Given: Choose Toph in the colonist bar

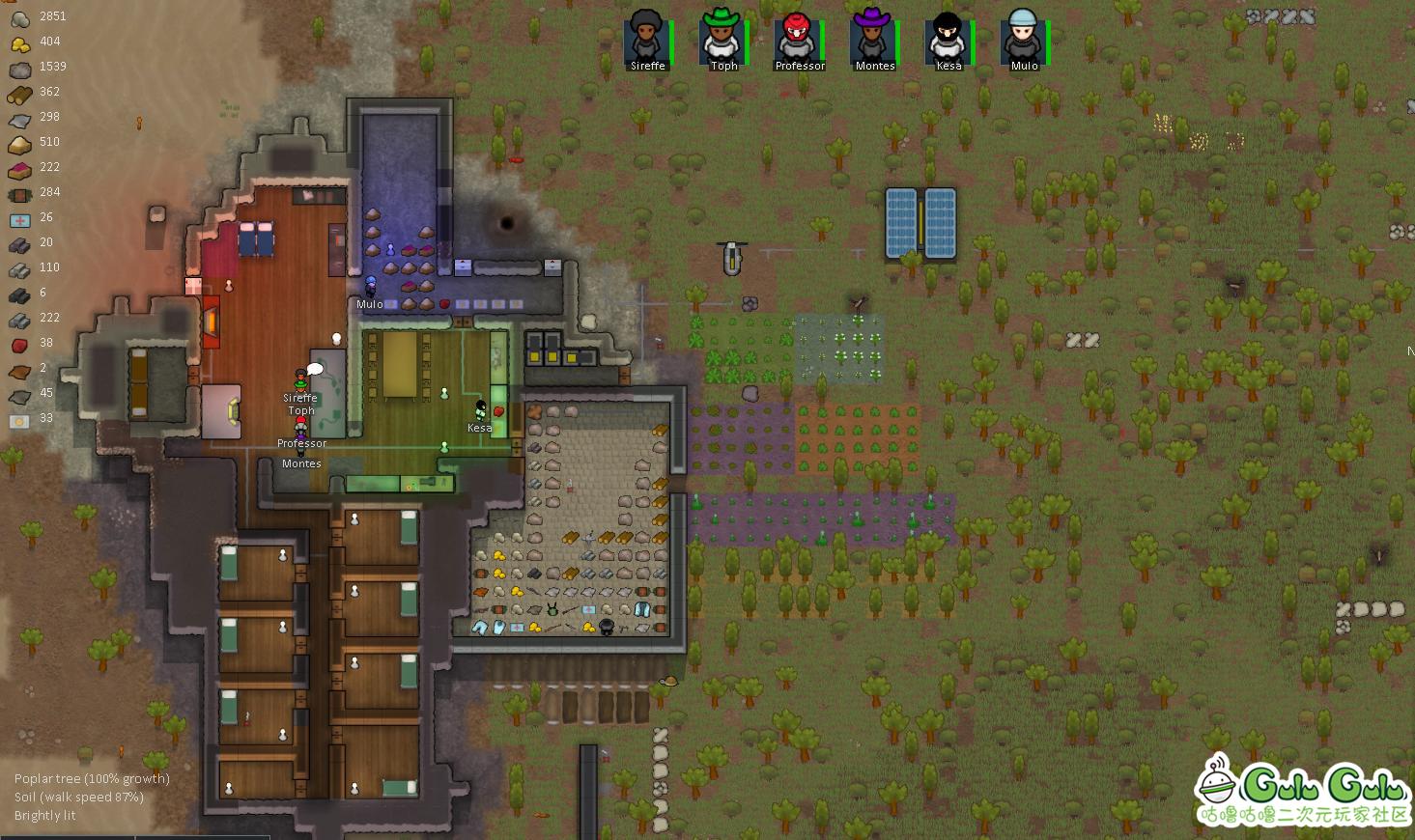Looking at the screenshot, I should [722, 39].
